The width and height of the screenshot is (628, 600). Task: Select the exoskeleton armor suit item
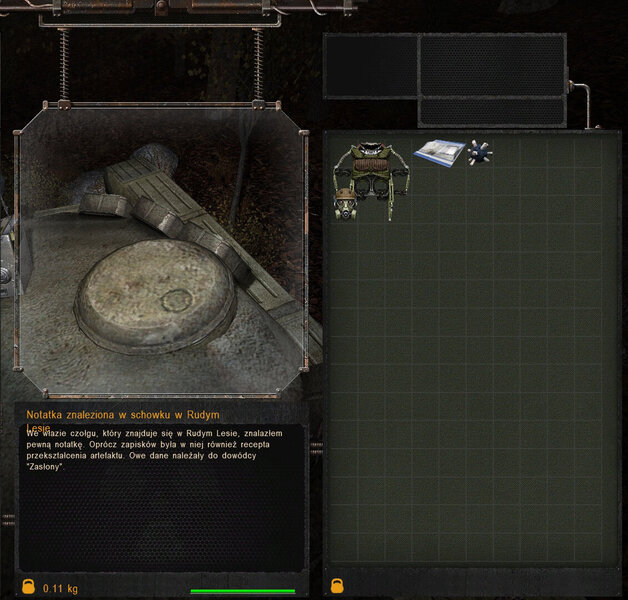pyautogui.click(x=366, y=178)
